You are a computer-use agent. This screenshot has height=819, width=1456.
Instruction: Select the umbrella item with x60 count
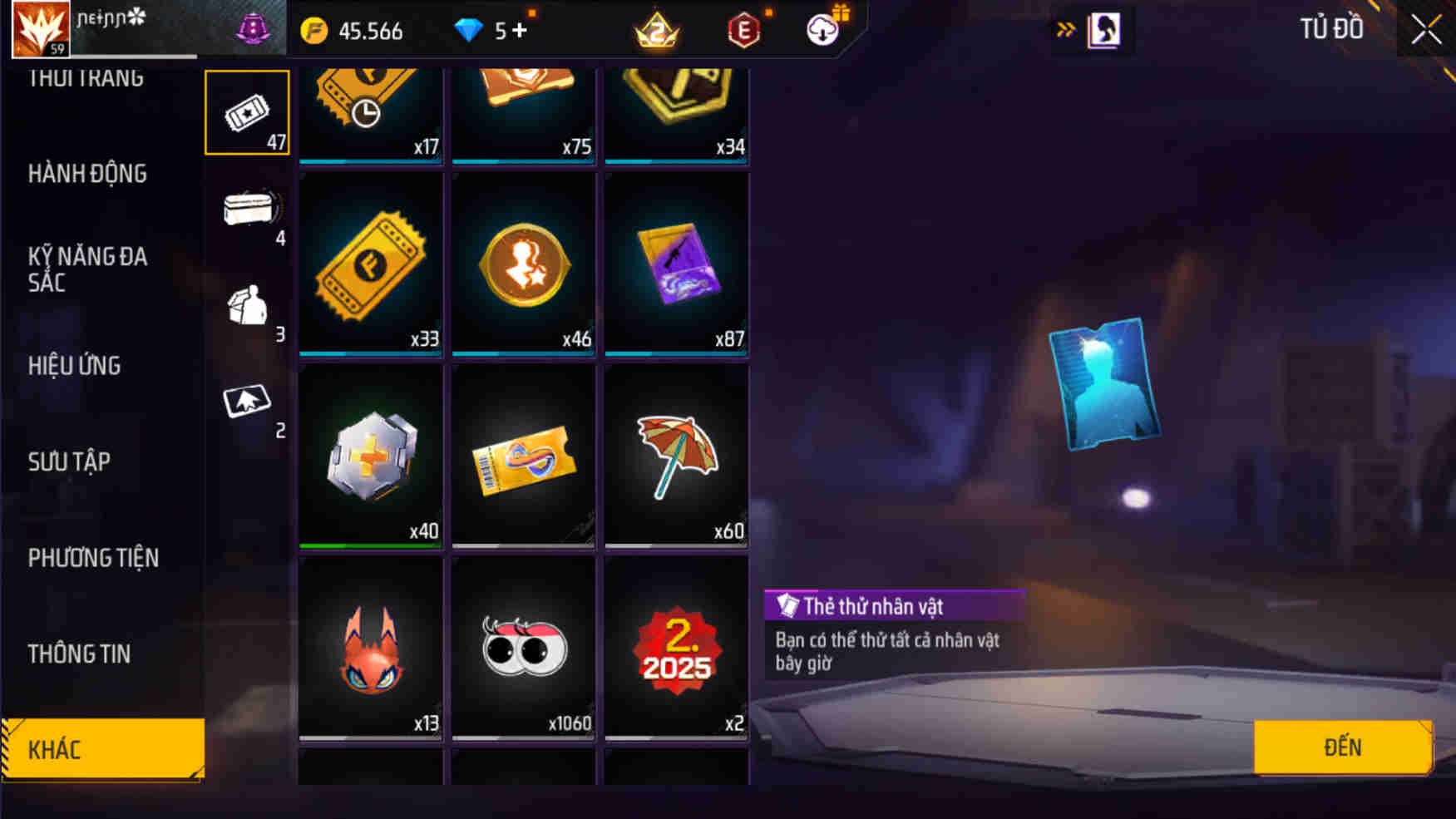(676, 456)
